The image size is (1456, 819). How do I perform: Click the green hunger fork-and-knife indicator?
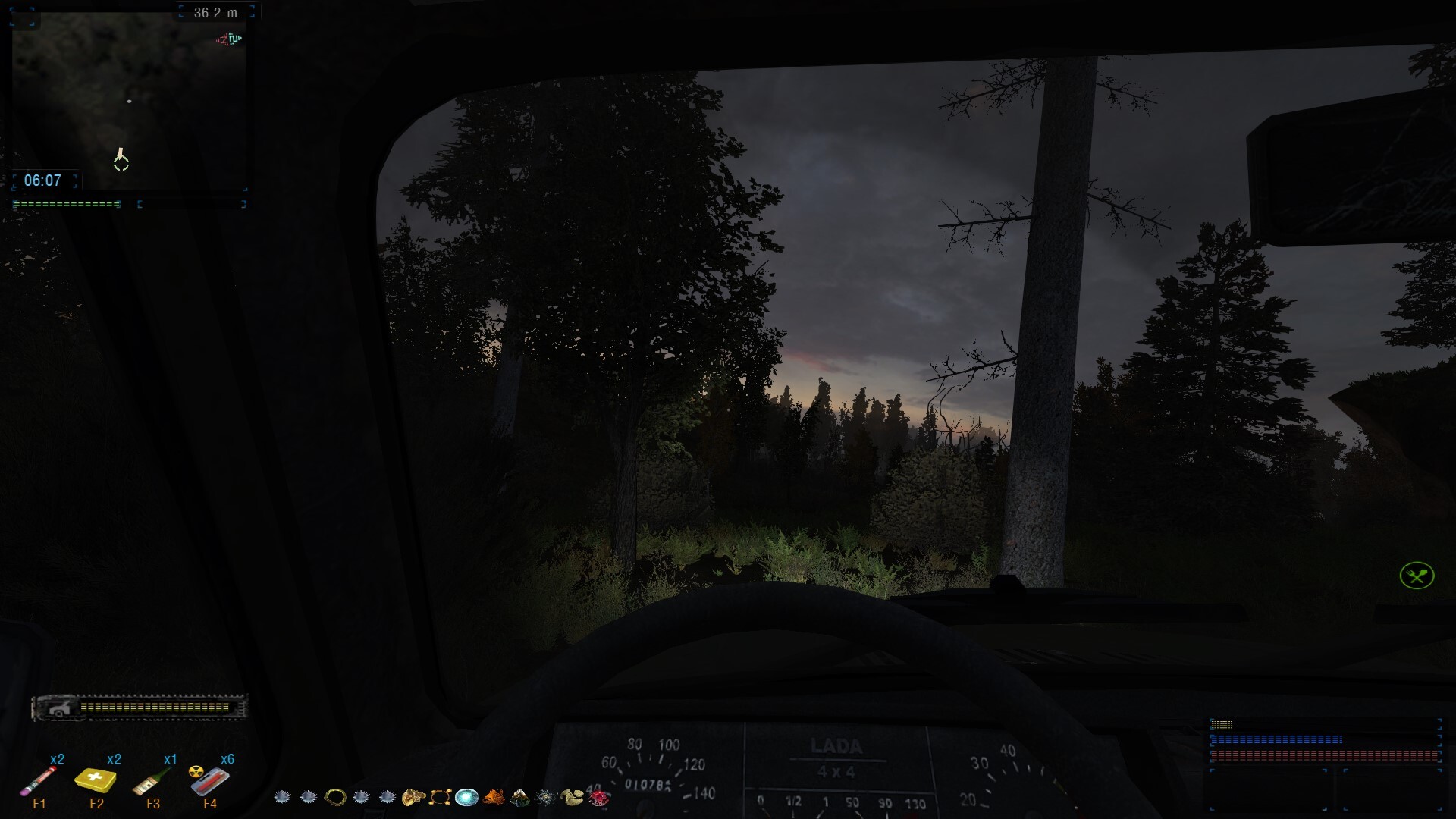(1419, 576)
